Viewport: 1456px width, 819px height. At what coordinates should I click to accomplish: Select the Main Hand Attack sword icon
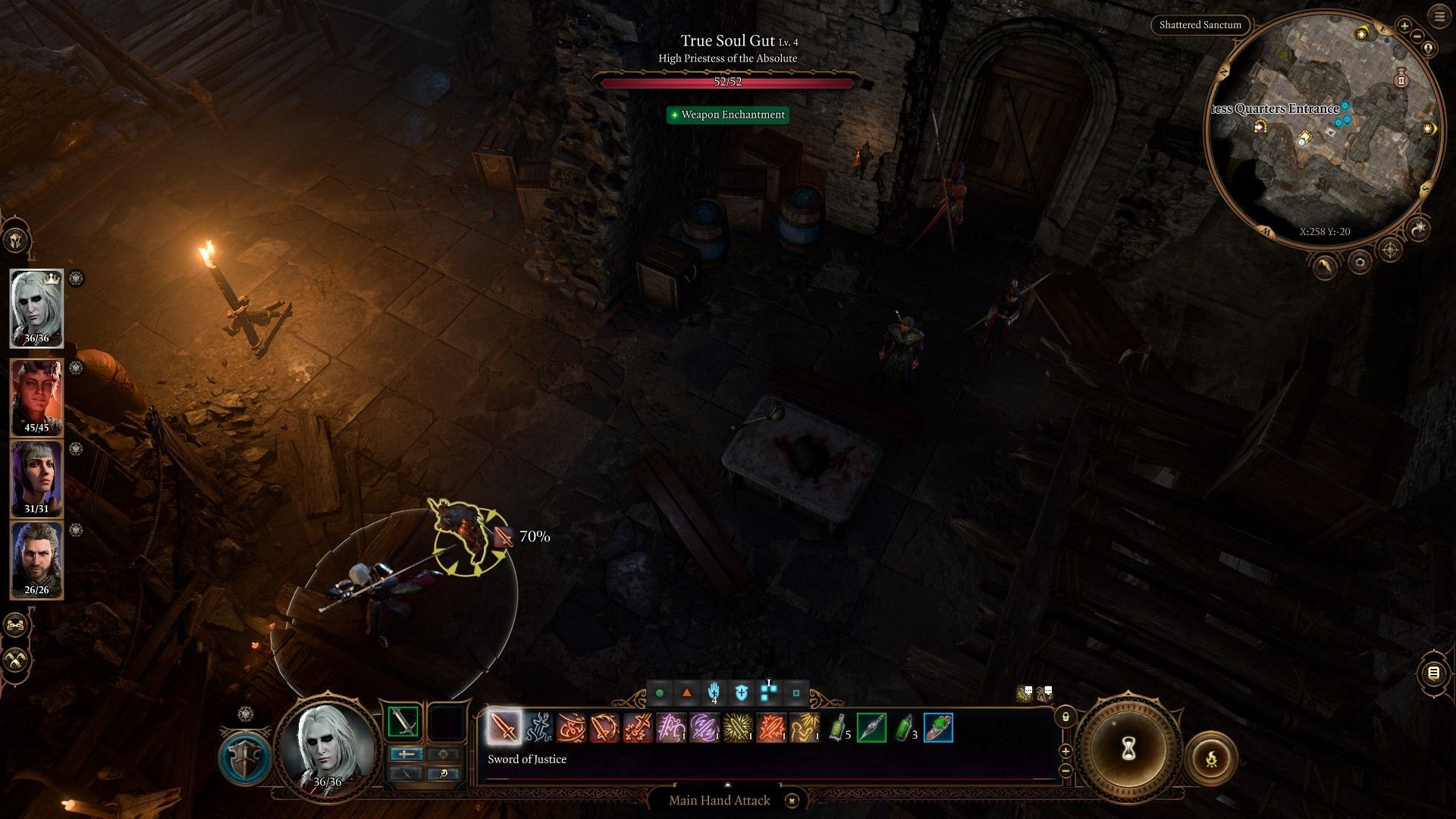[x=504, y=728]
